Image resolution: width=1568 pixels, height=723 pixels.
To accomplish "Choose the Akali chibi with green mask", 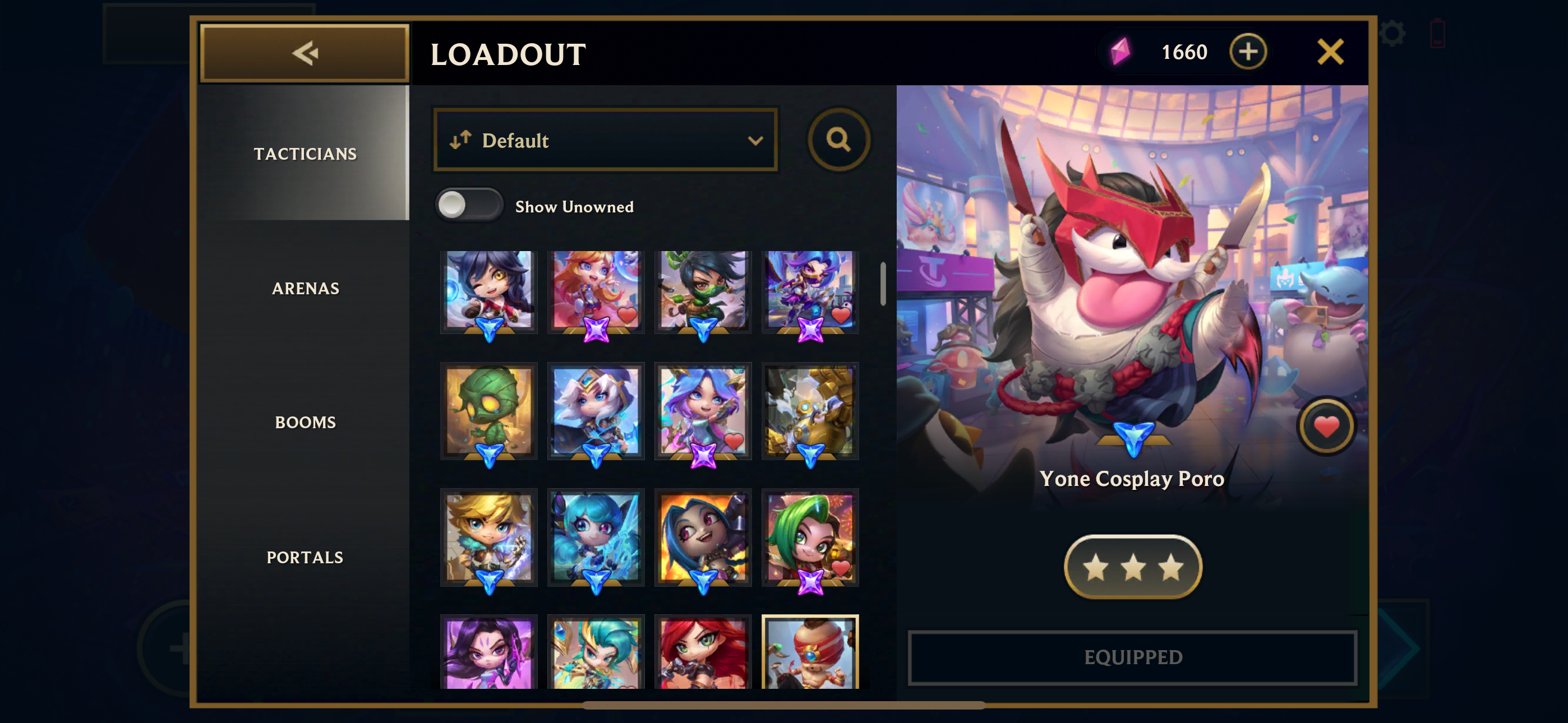I will (x=703, y=291).
